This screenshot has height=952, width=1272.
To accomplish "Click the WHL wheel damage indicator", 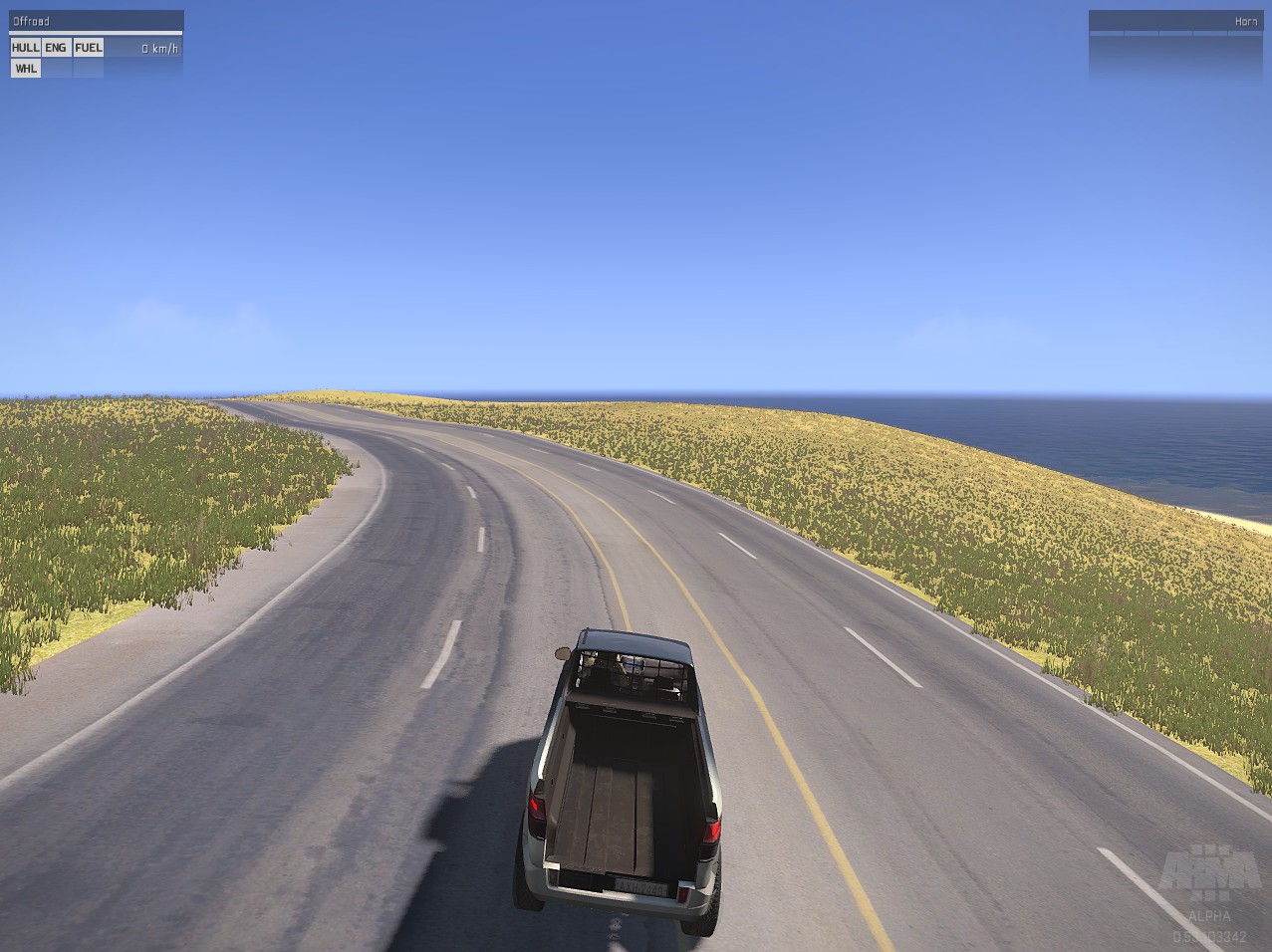I will pos(25,69).
